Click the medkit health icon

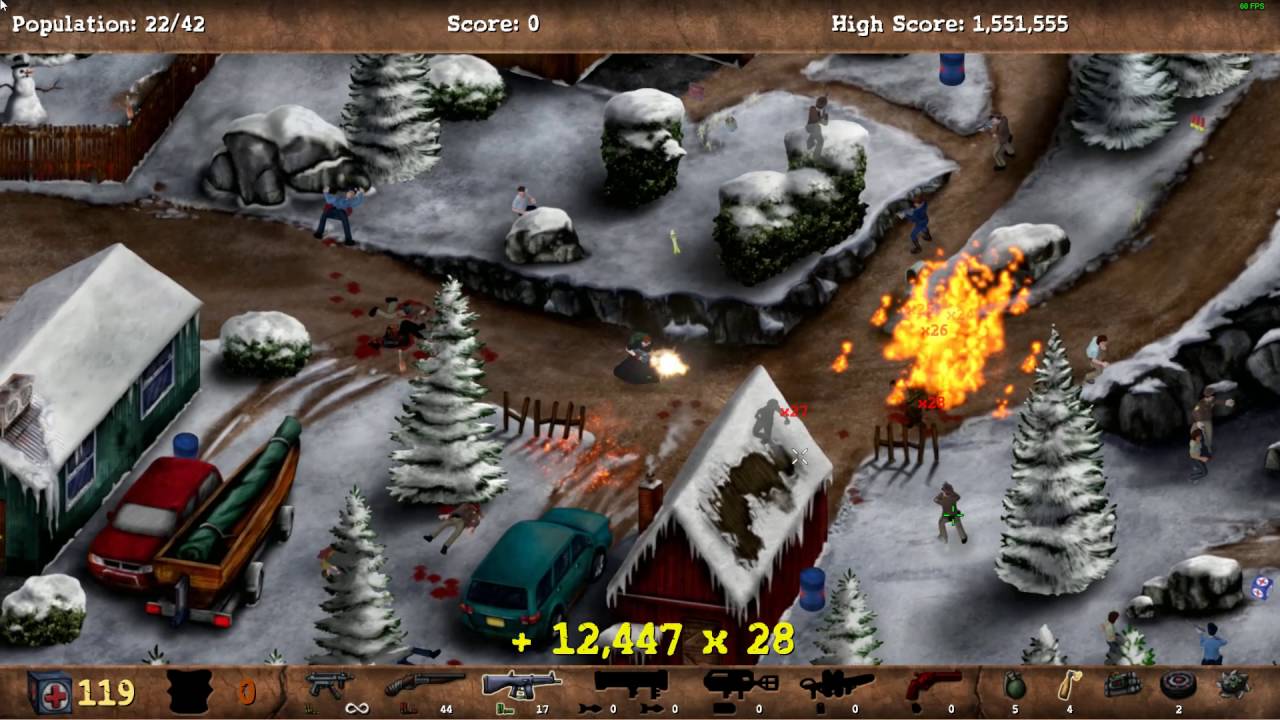tap(49, 691)
